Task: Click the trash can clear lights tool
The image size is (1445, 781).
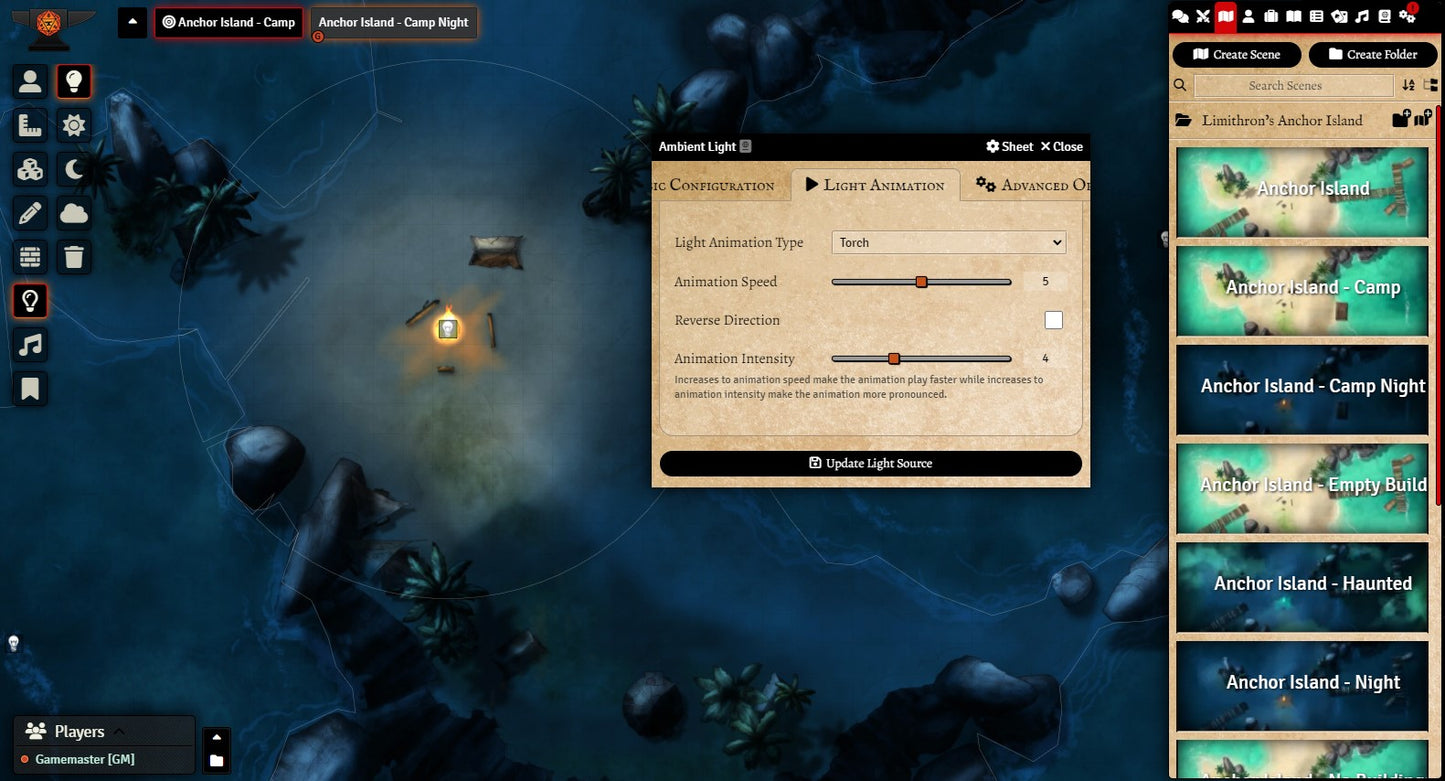Action: [x=74, y=257]
